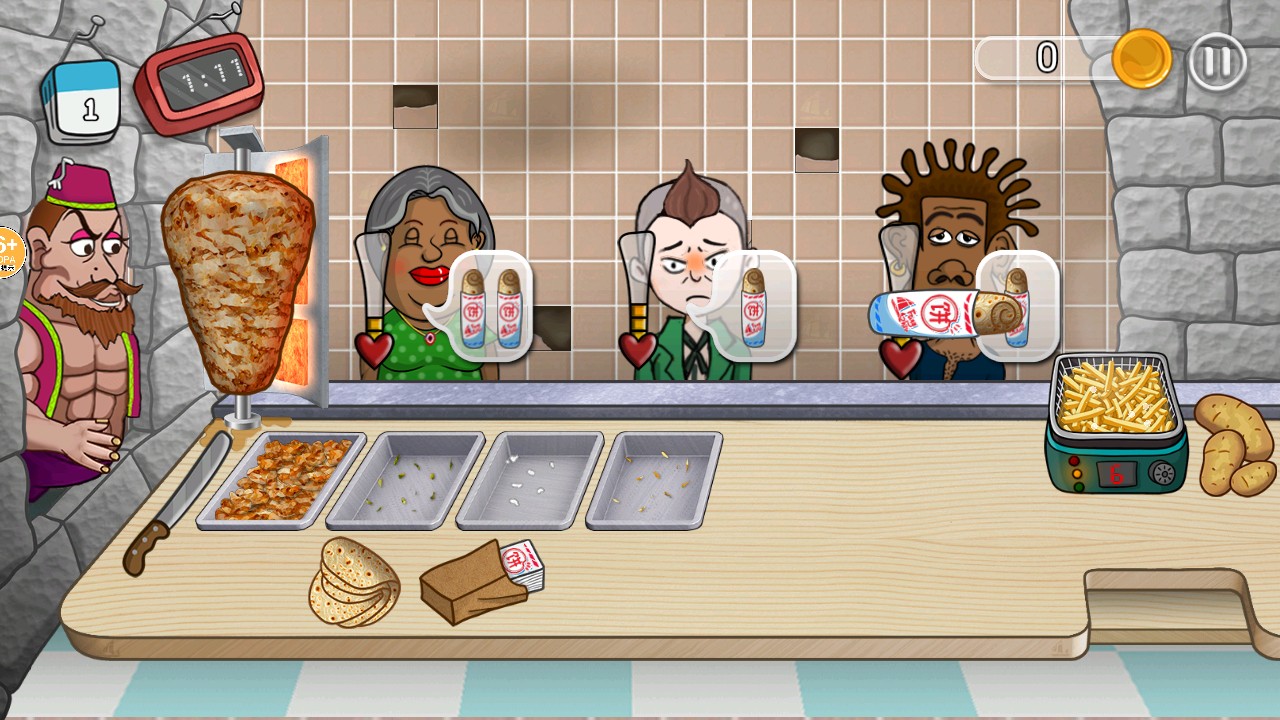Click the rotating shawarma meat spit

point(238,280)
